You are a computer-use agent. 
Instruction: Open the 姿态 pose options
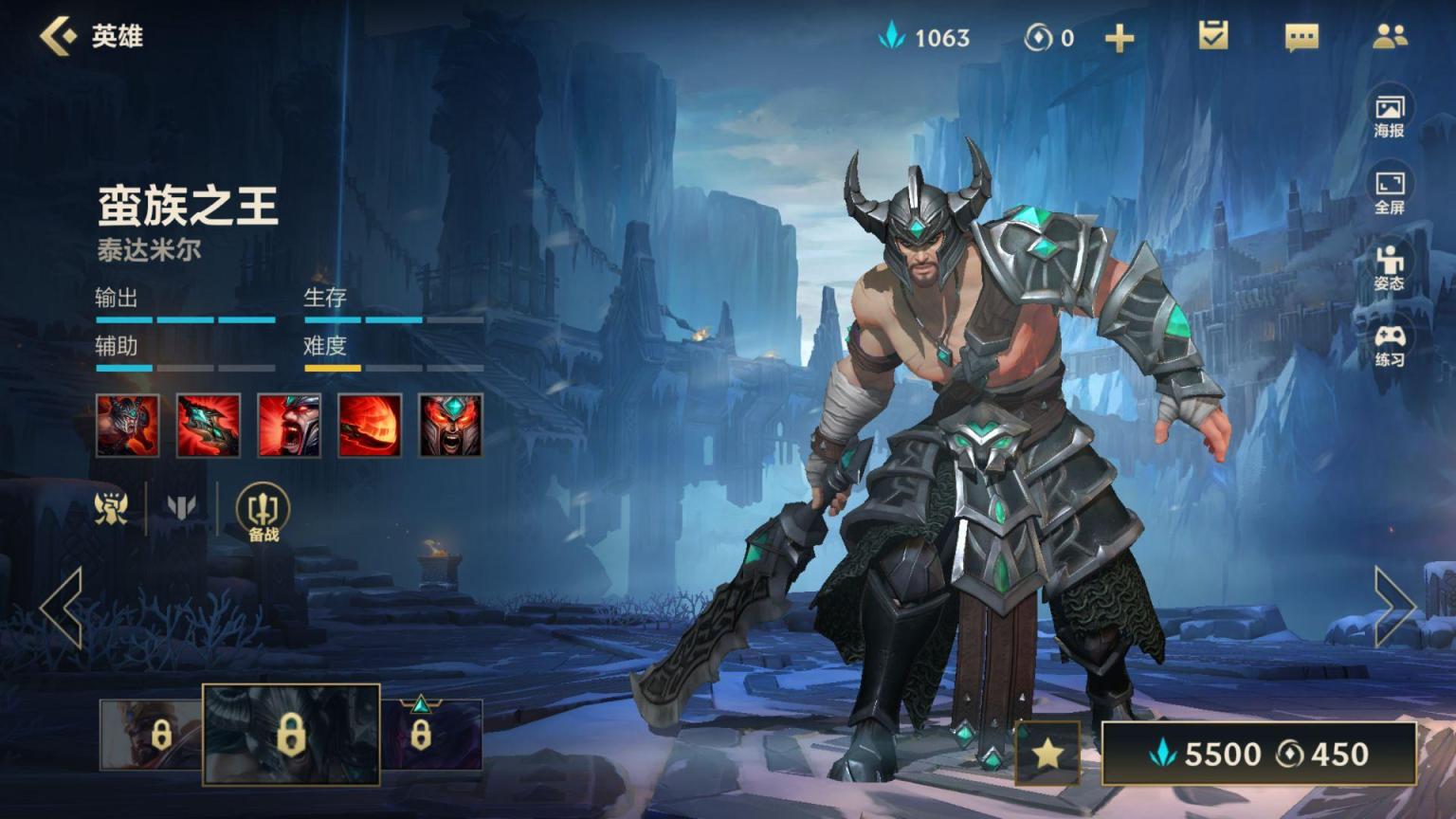(x=1390, y=267)
